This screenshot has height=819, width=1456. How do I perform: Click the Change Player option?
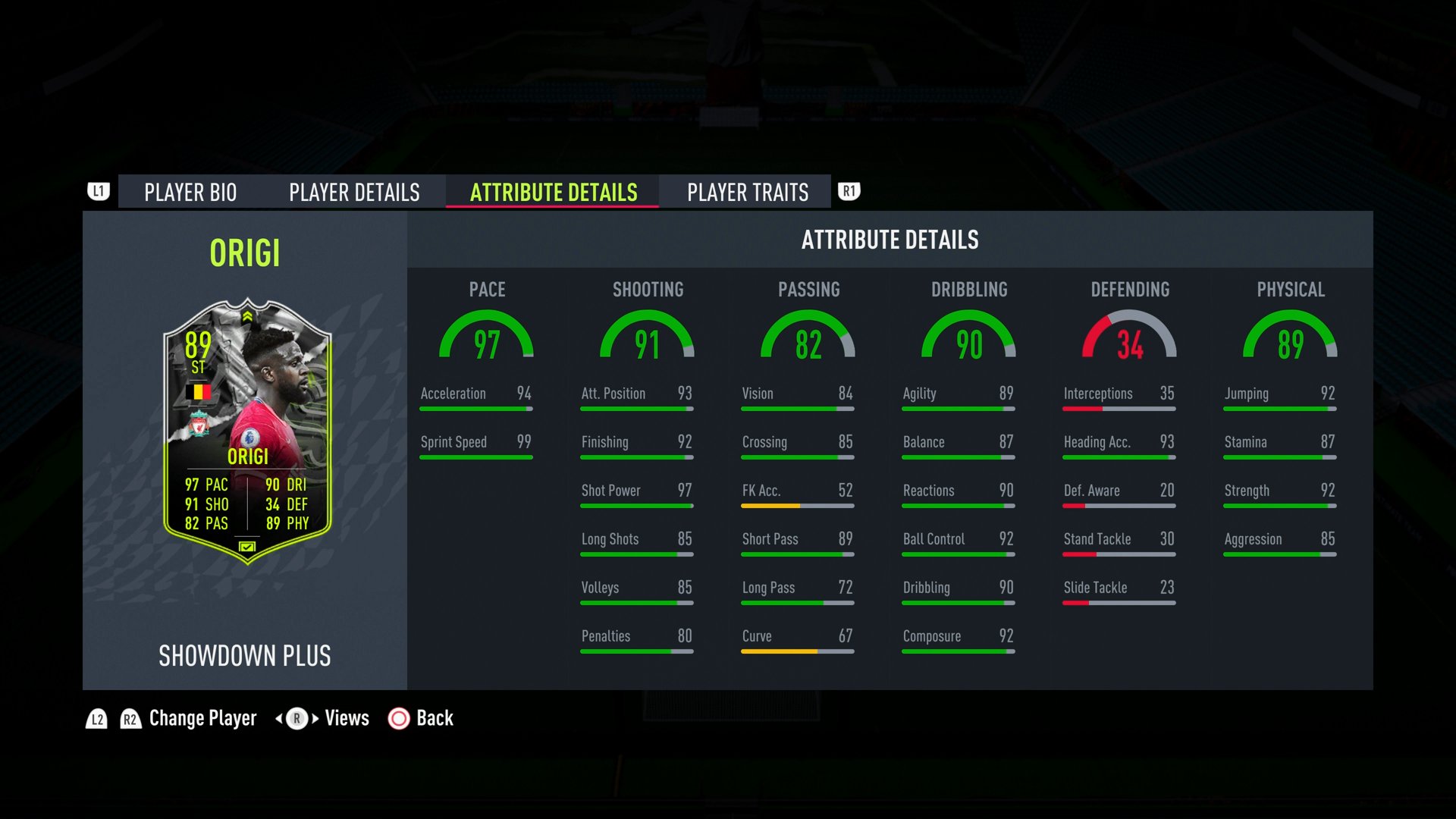[202, 718]
